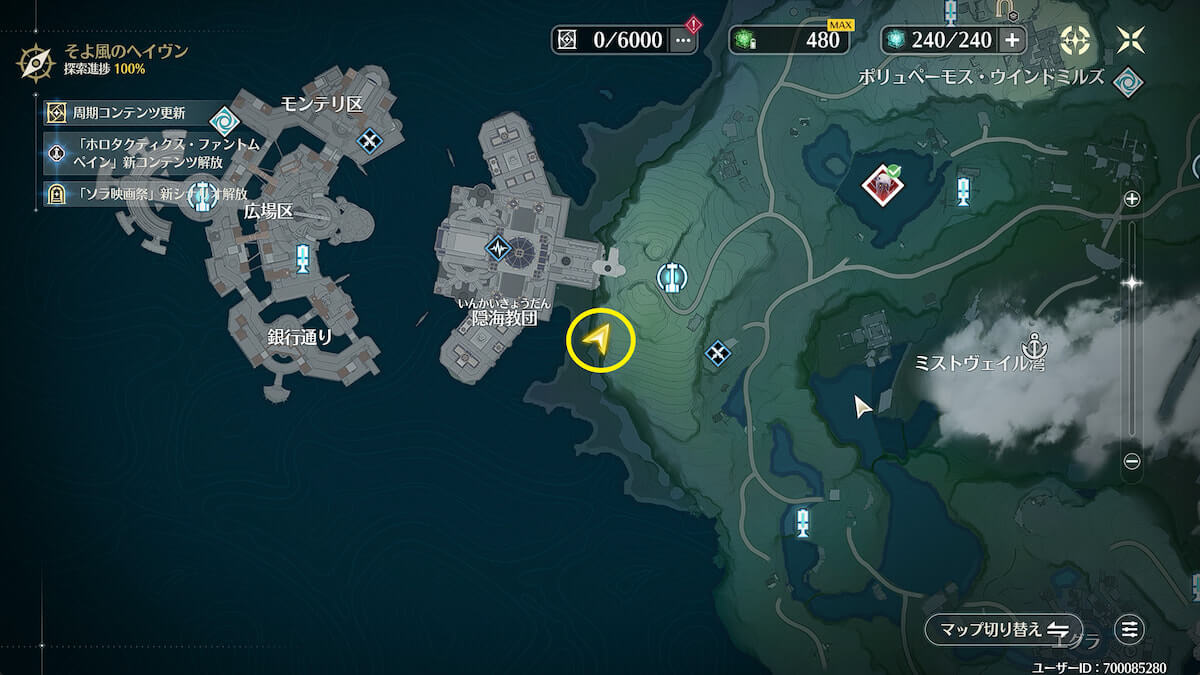Open the map marker list filter icon
Viewport: 1200px width, 675px height.
(1130, 629)
